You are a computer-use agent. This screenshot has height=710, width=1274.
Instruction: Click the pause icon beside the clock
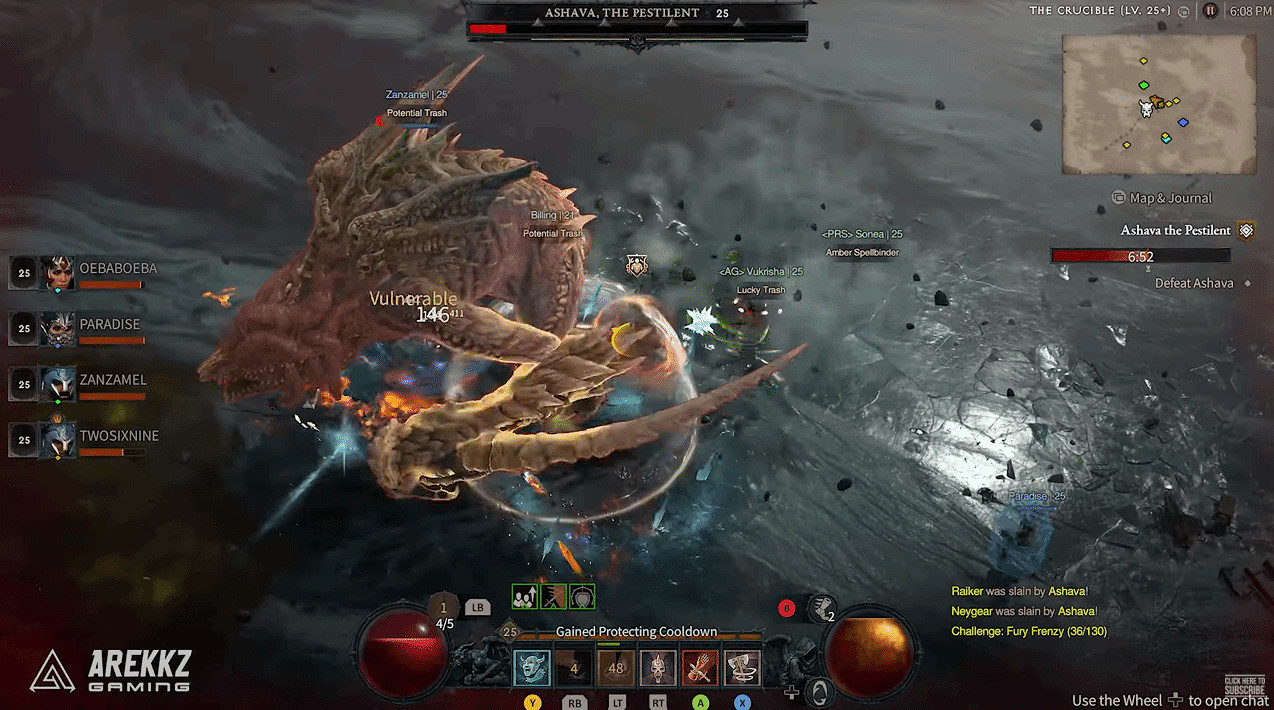click(1211, 11)
